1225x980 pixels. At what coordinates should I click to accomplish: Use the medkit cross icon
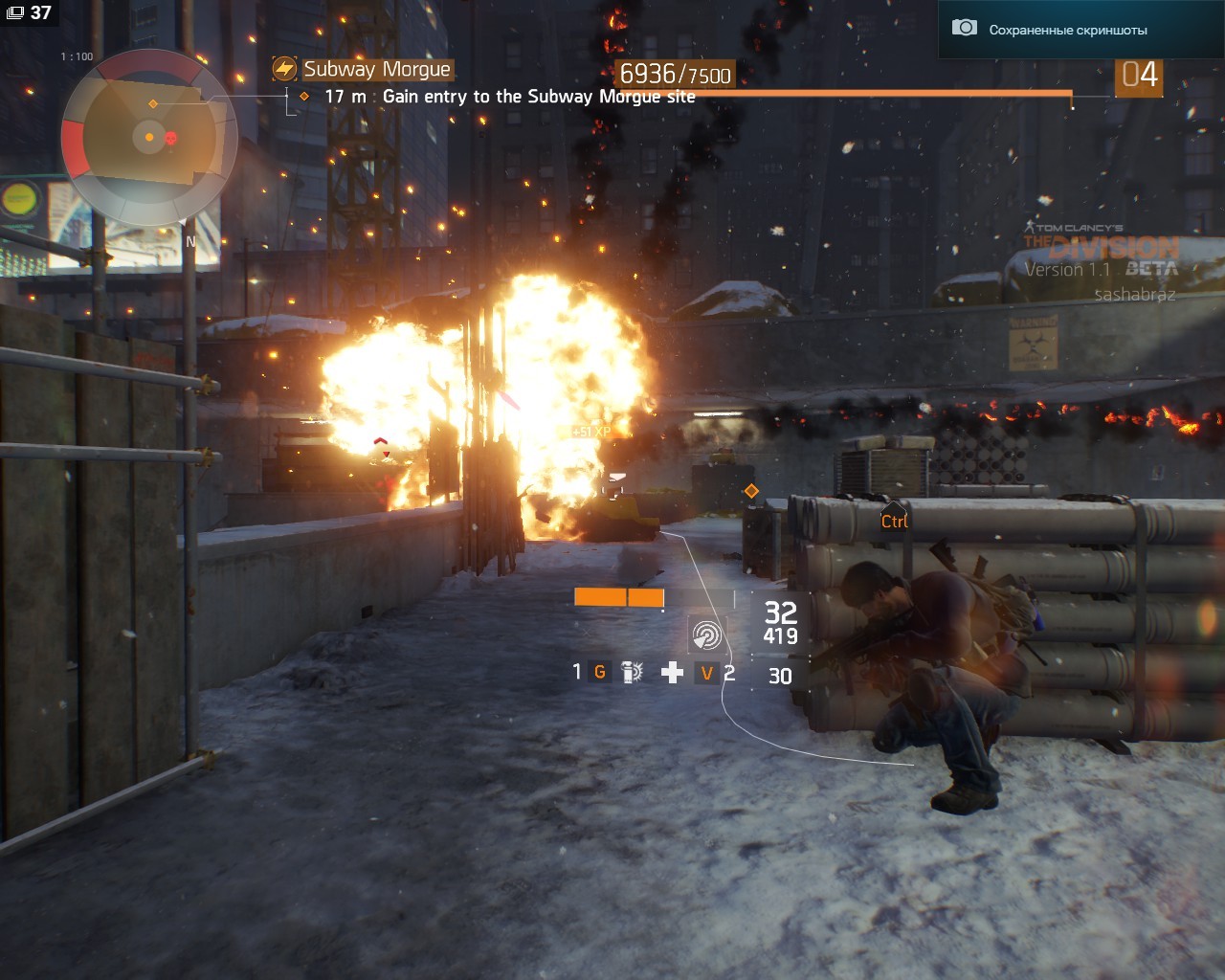(x=672, y=672)
